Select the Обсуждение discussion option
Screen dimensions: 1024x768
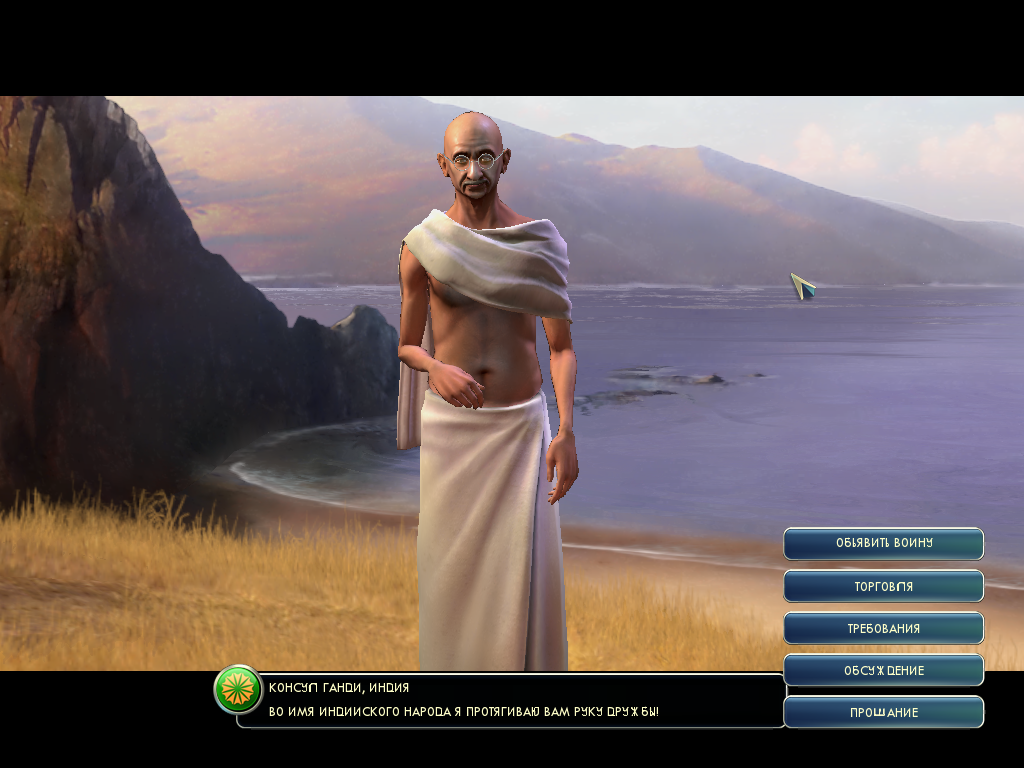[x=883, y=670]
